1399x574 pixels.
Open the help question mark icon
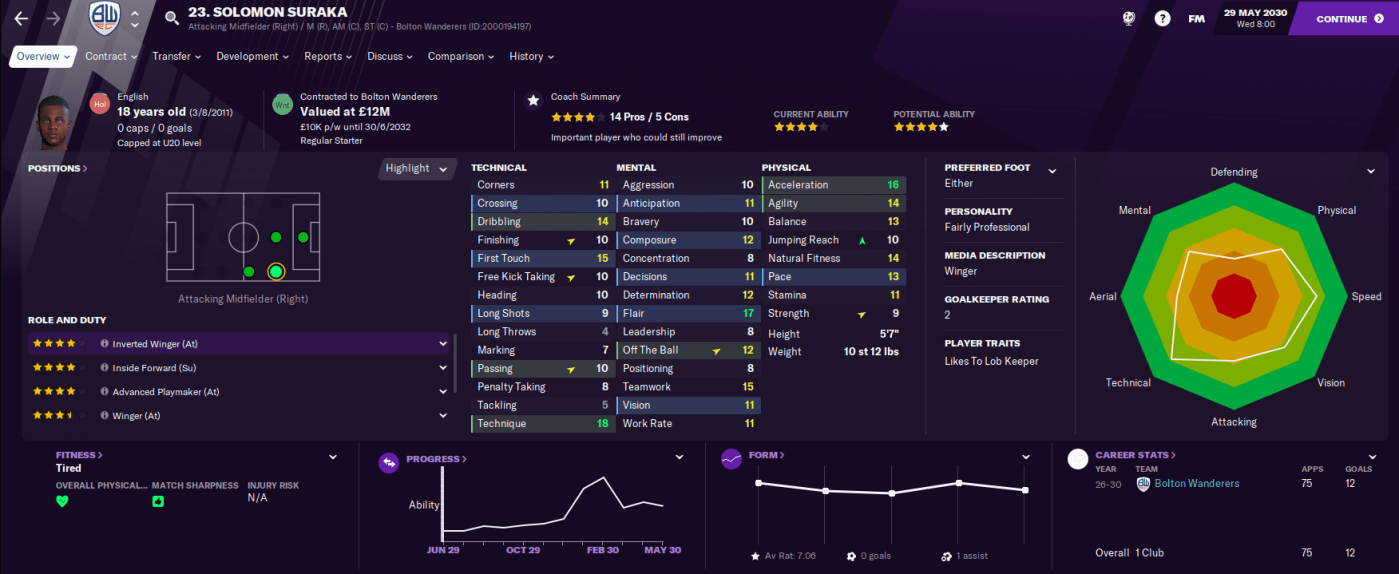1162,18
